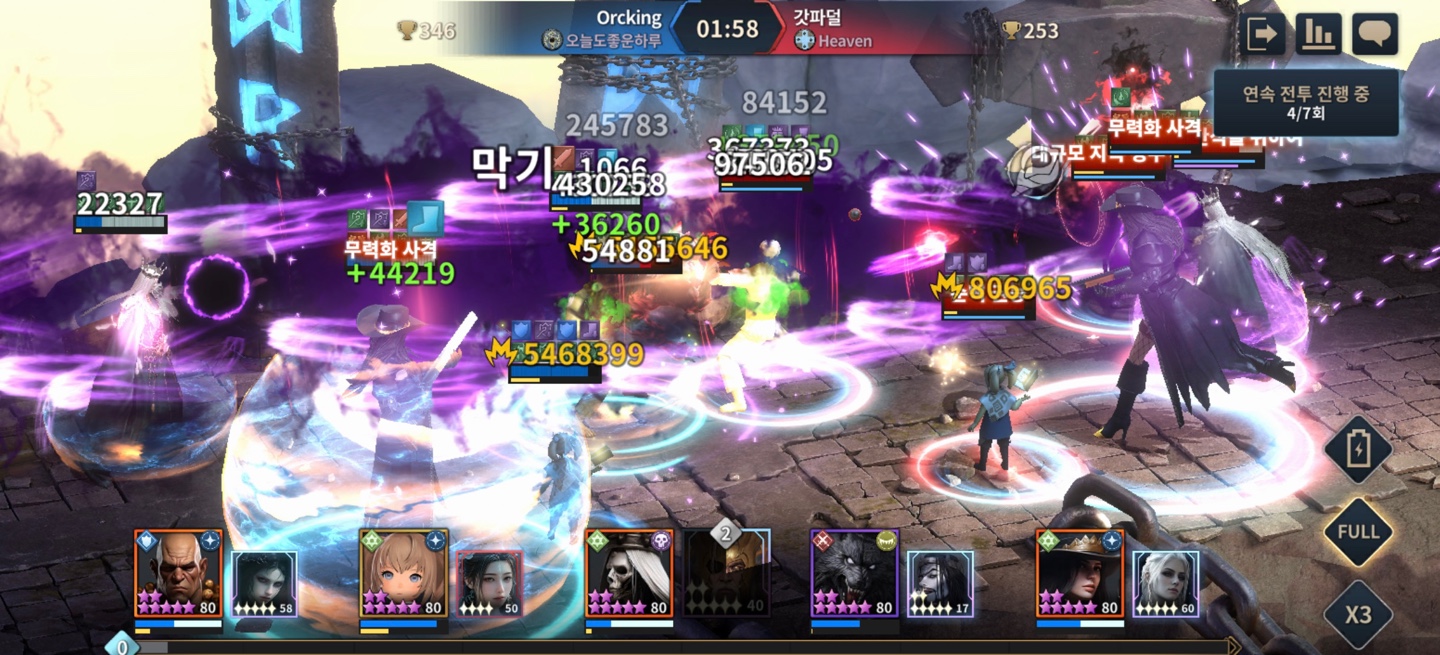This screenshot has width=1440, height=655.
Task: Open the chat speech bubble
Action: point(1375,35)
